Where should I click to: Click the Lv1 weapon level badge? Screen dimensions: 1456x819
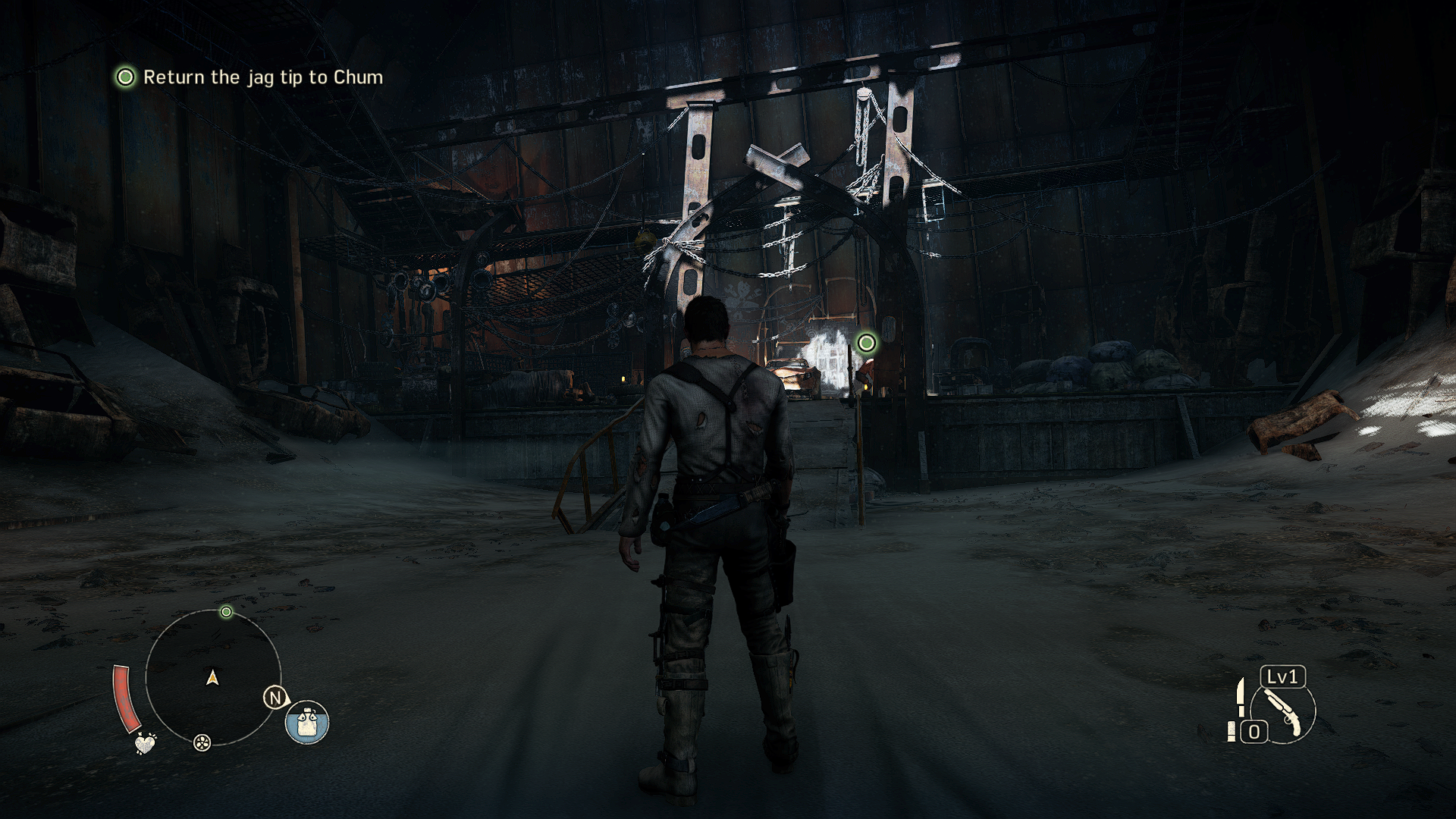(1282, 676)
